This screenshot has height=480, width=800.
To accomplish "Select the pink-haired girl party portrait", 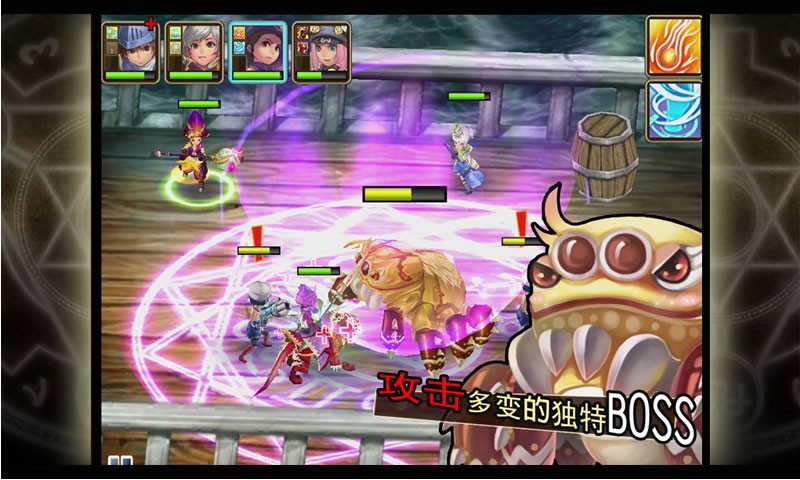I will coord(320,50).
